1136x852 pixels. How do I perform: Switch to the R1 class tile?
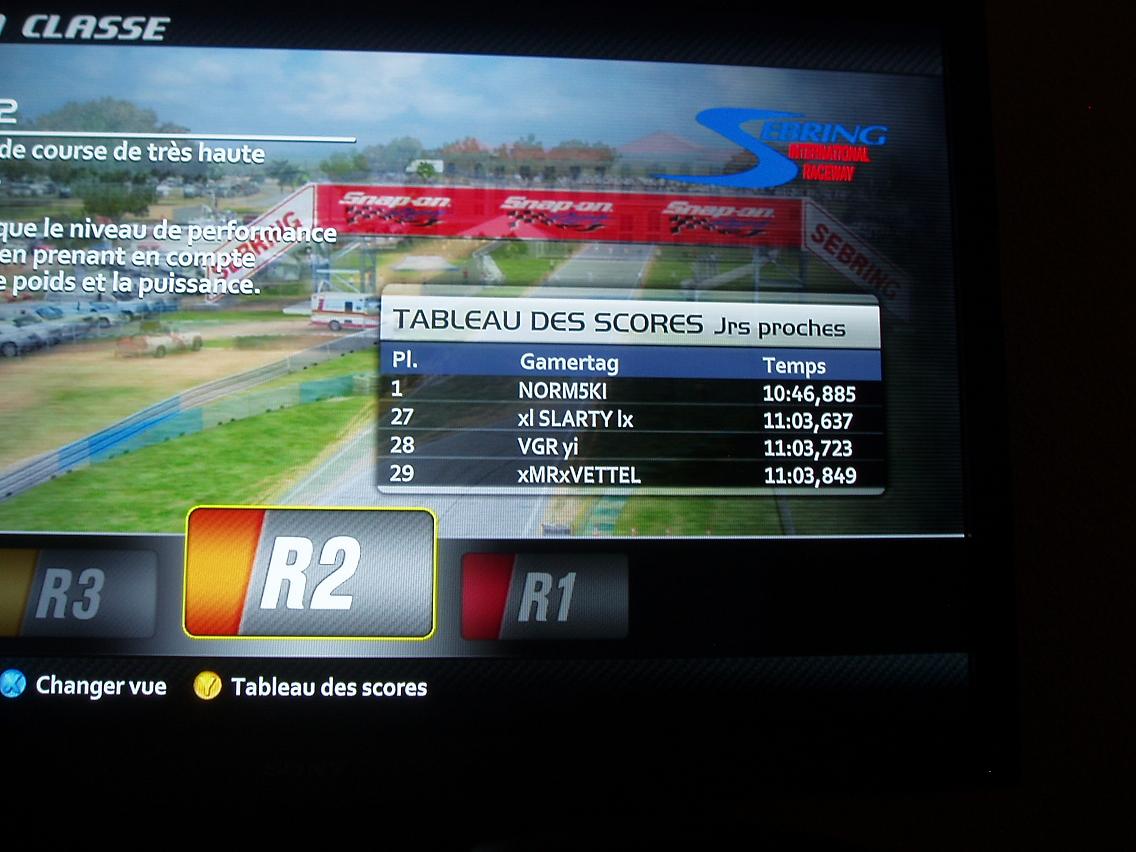[x=545, y=596]
